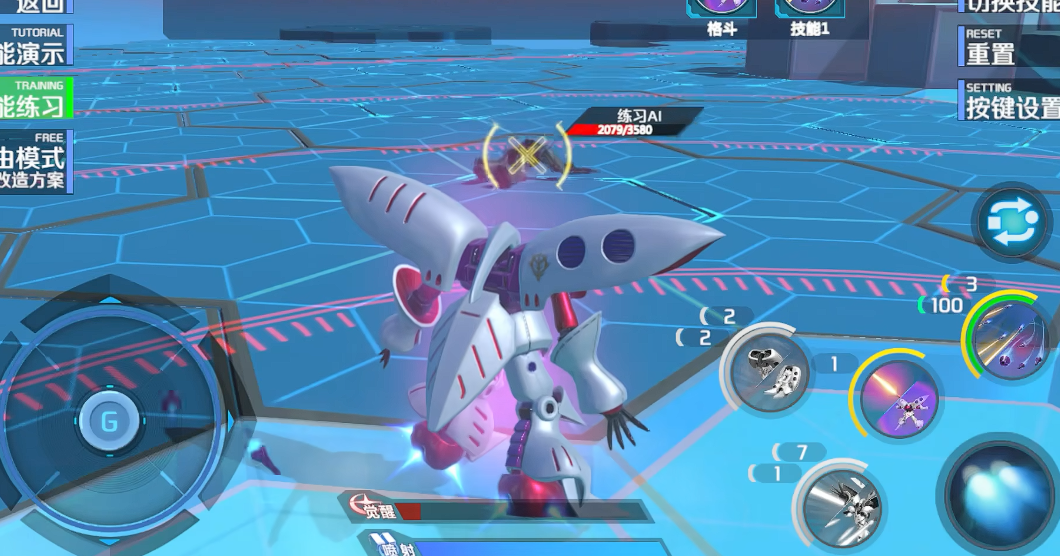1060x556 pixels.
Task: Choose the 格斗 melee skill icon
Action: [x=722, y=14]
